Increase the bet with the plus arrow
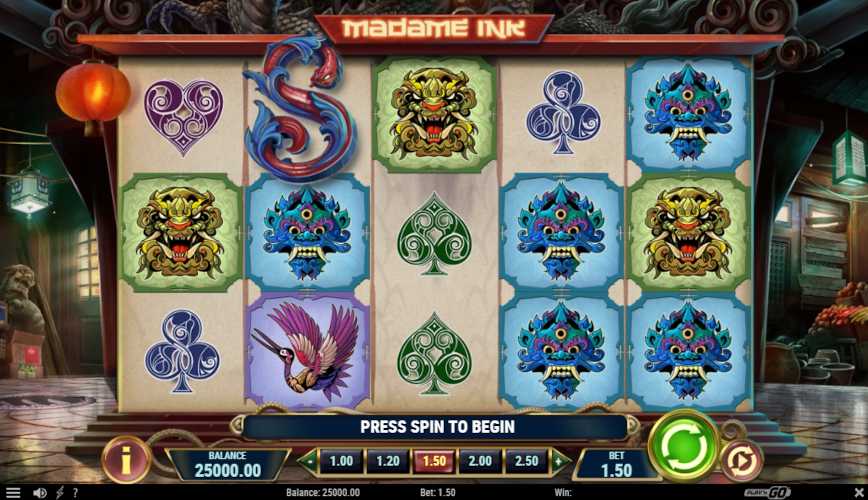The image size is (868, 500). 561,461
